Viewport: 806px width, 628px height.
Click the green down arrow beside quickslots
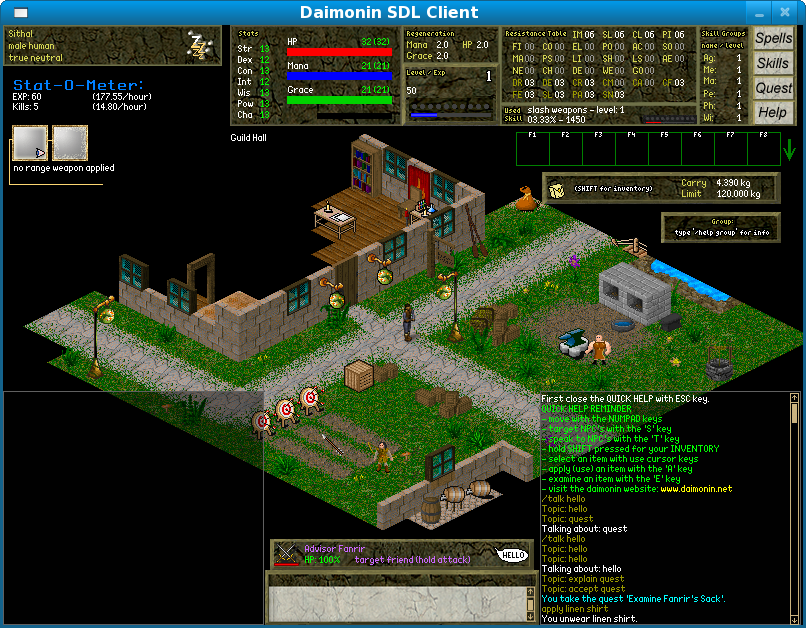(790, 150)
